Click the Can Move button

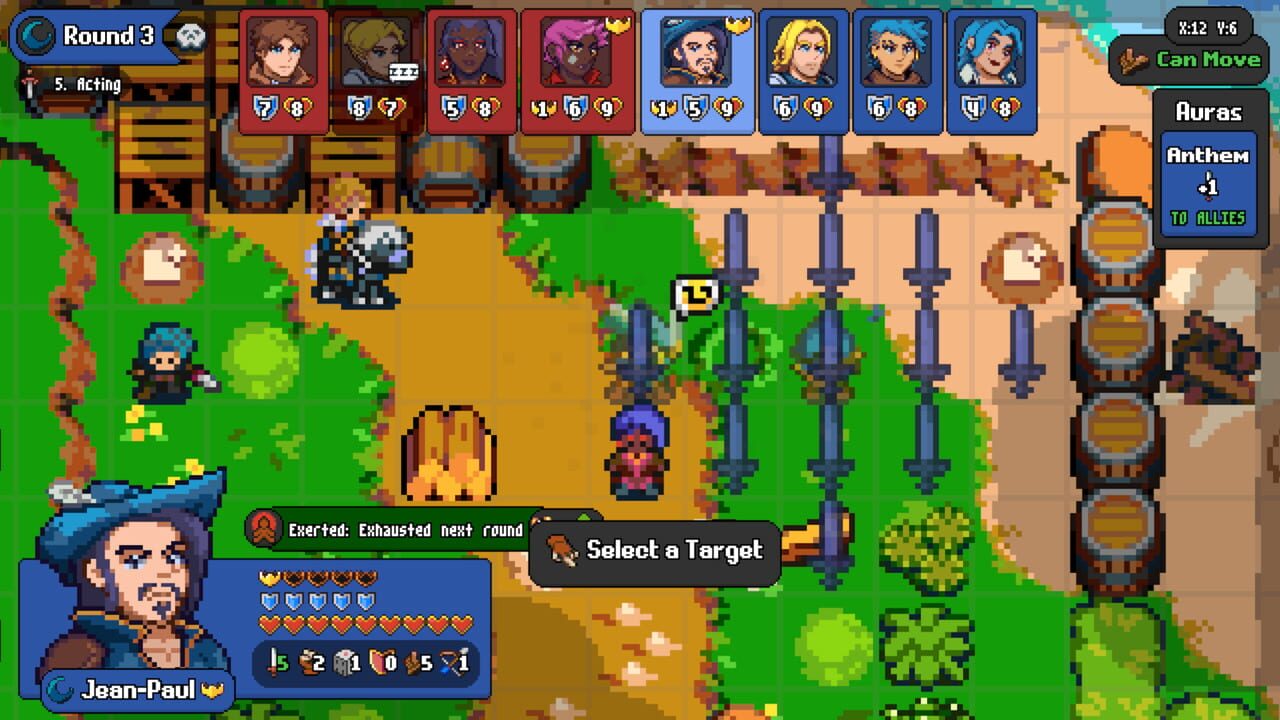tap(1207, 58)
